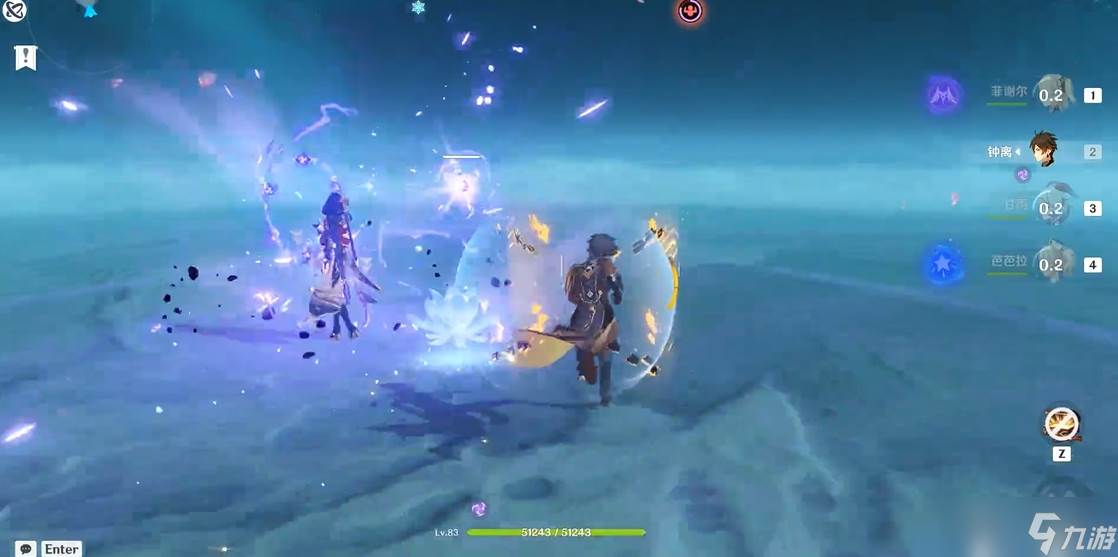Open the quest exclamation flag icon
This screenshot has height=557, width=1118.
26,58
